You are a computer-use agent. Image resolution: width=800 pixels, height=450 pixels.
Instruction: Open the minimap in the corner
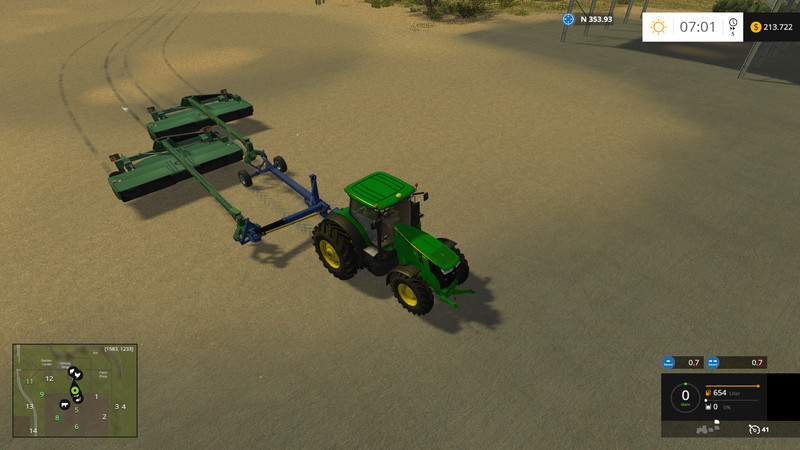point(74,390)
